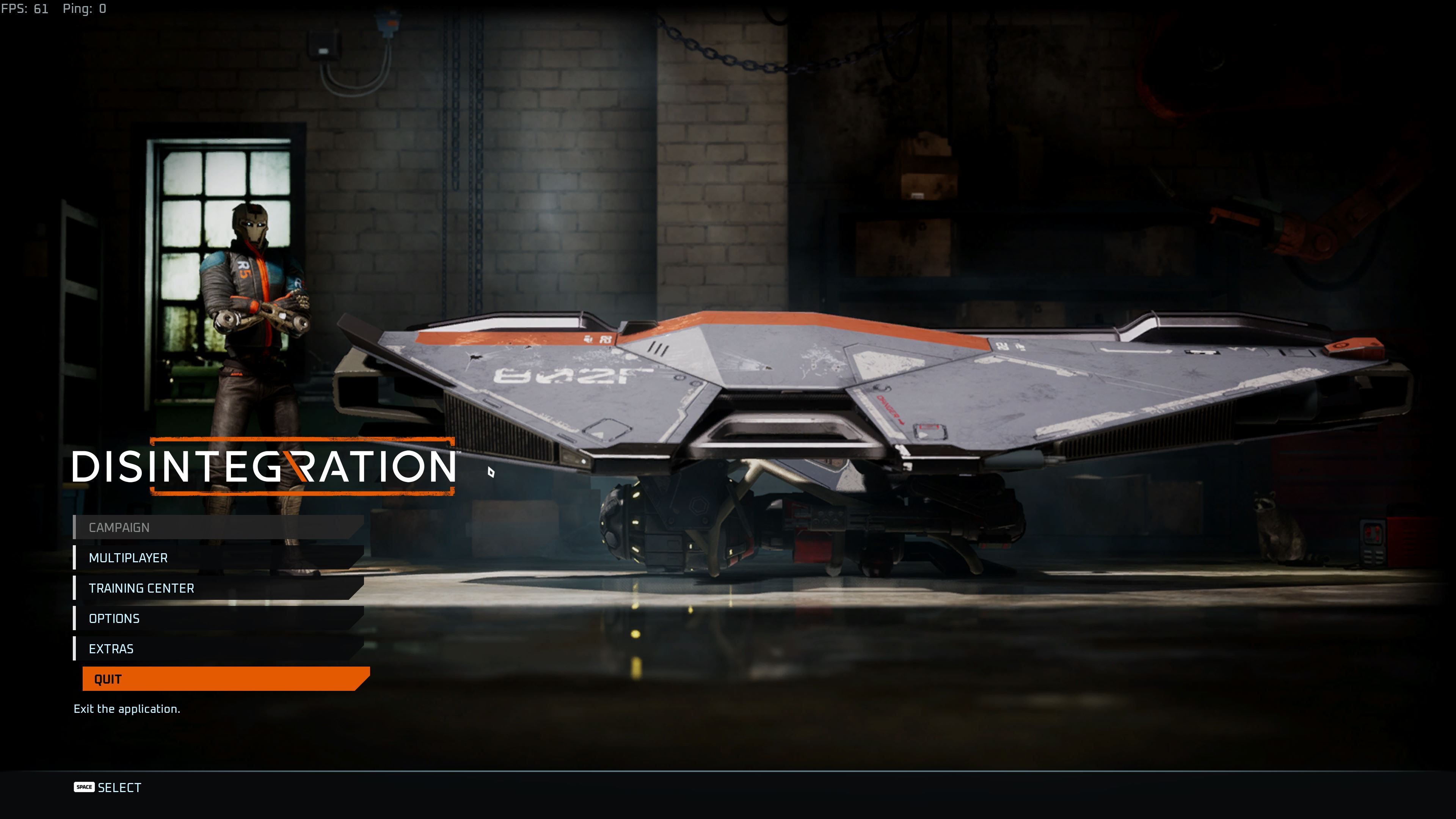Click the Exit the application description text

pos(127,708)
